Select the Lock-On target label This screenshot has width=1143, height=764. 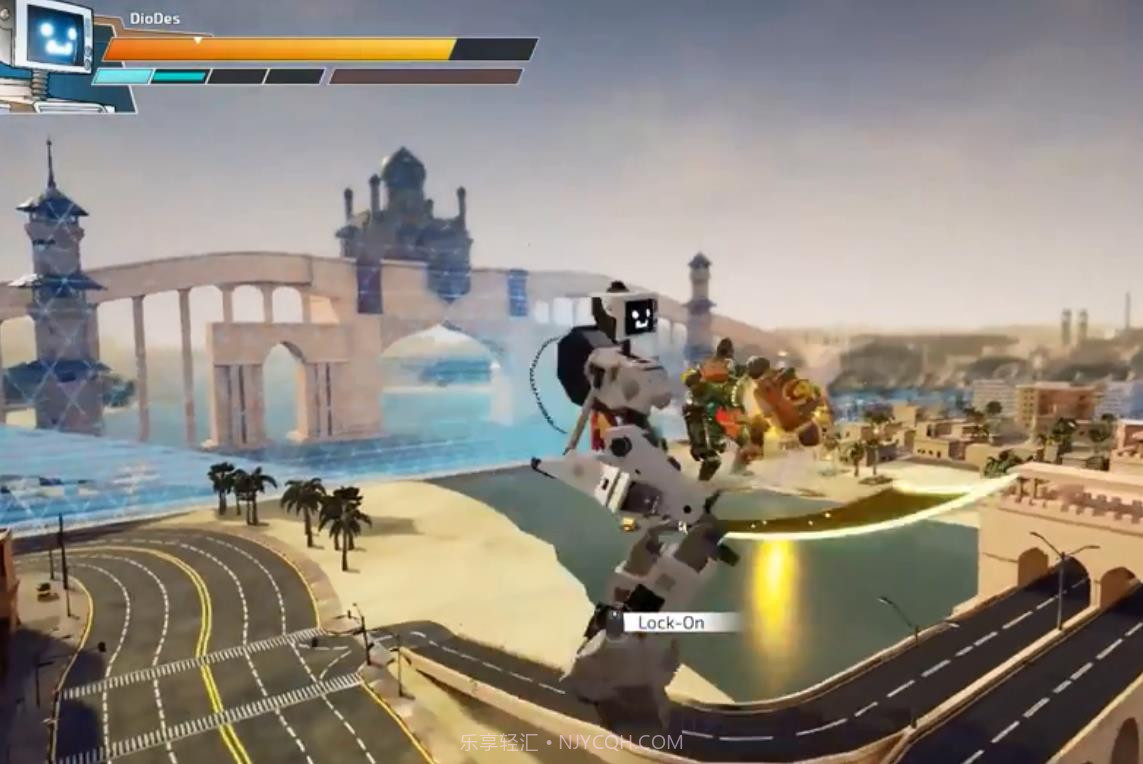pos(672,623)
